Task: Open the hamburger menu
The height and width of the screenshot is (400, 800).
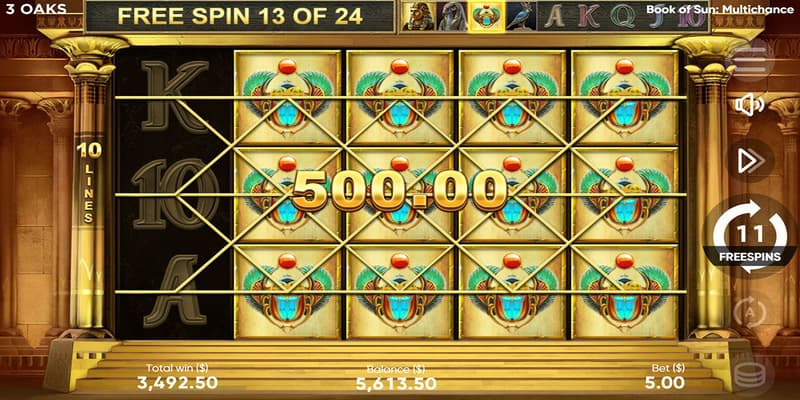Action: tap(750, 54)
